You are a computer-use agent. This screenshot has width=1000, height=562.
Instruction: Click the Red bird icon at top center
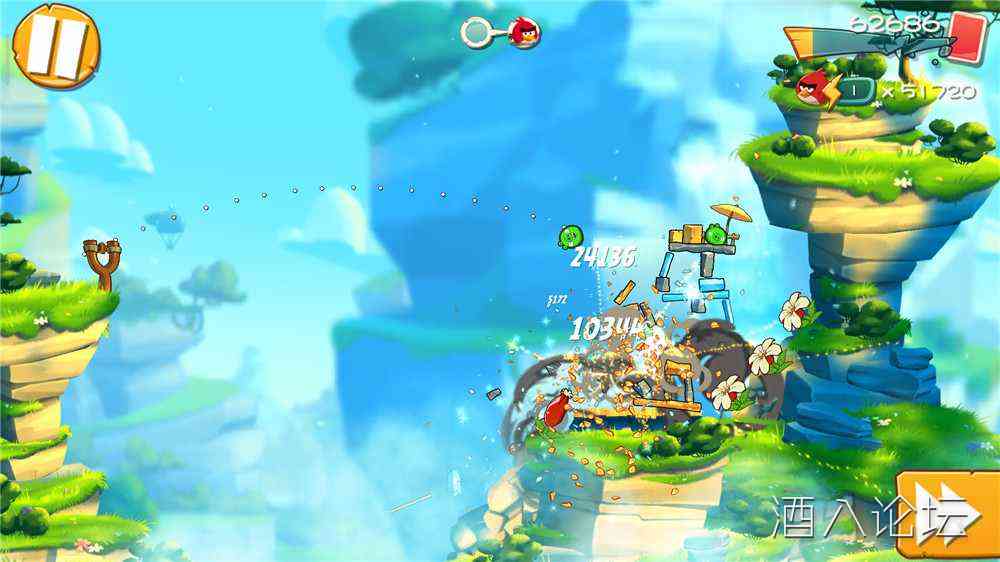tap(523, 33)
